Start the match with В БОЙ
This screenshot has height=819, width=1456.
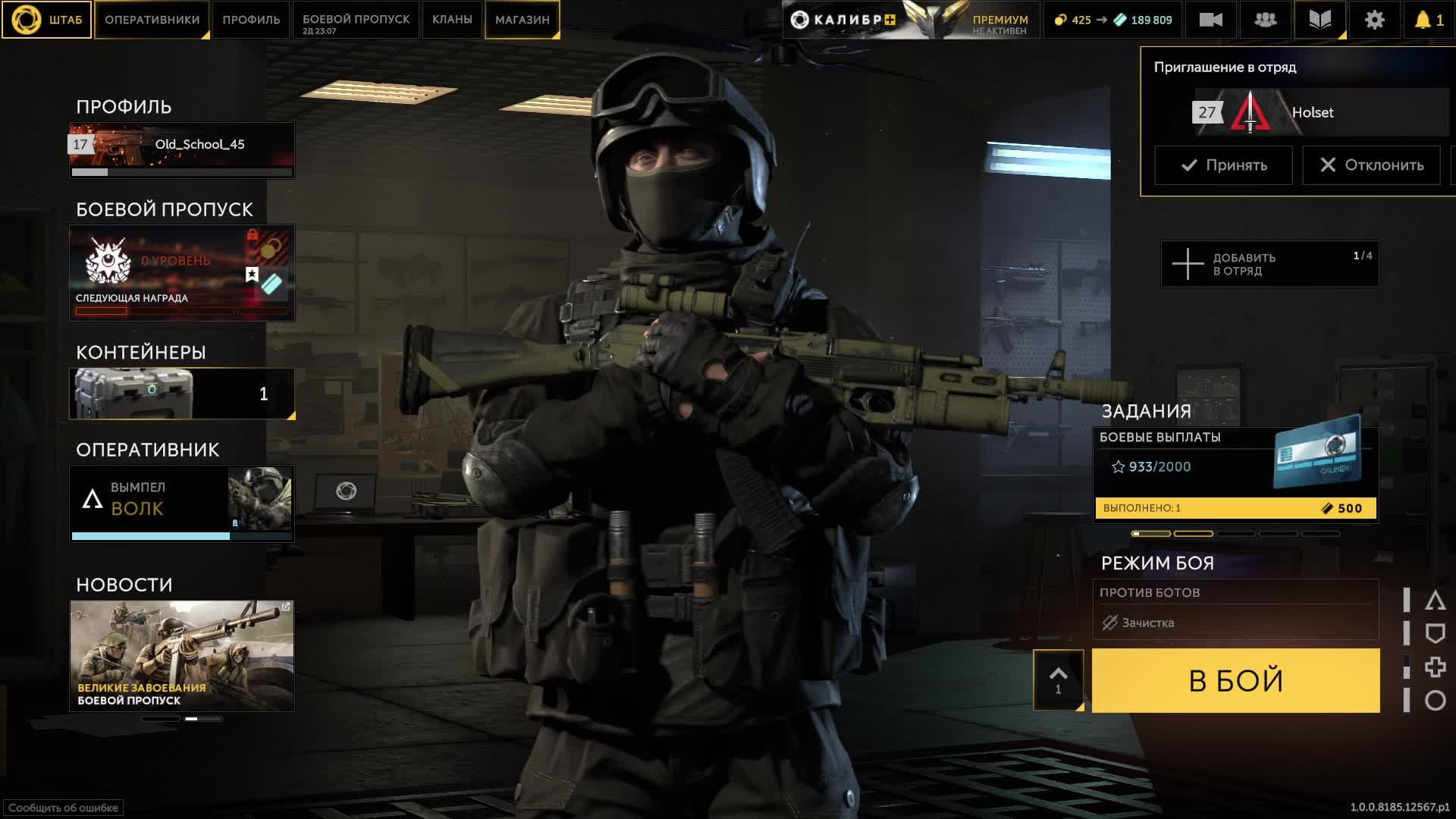coord(1235,680)
